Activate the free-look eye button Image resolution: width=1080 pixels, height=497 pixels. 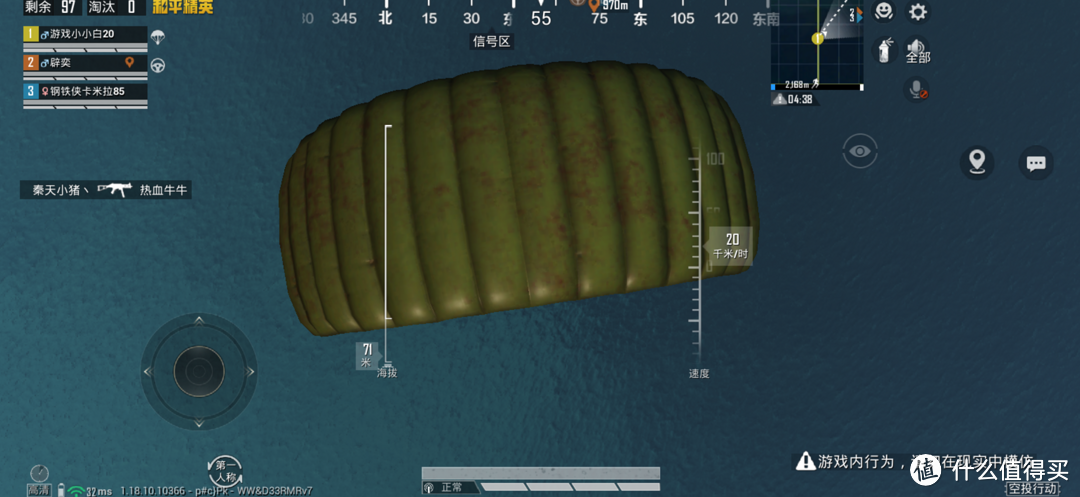[x=860, y=152]
